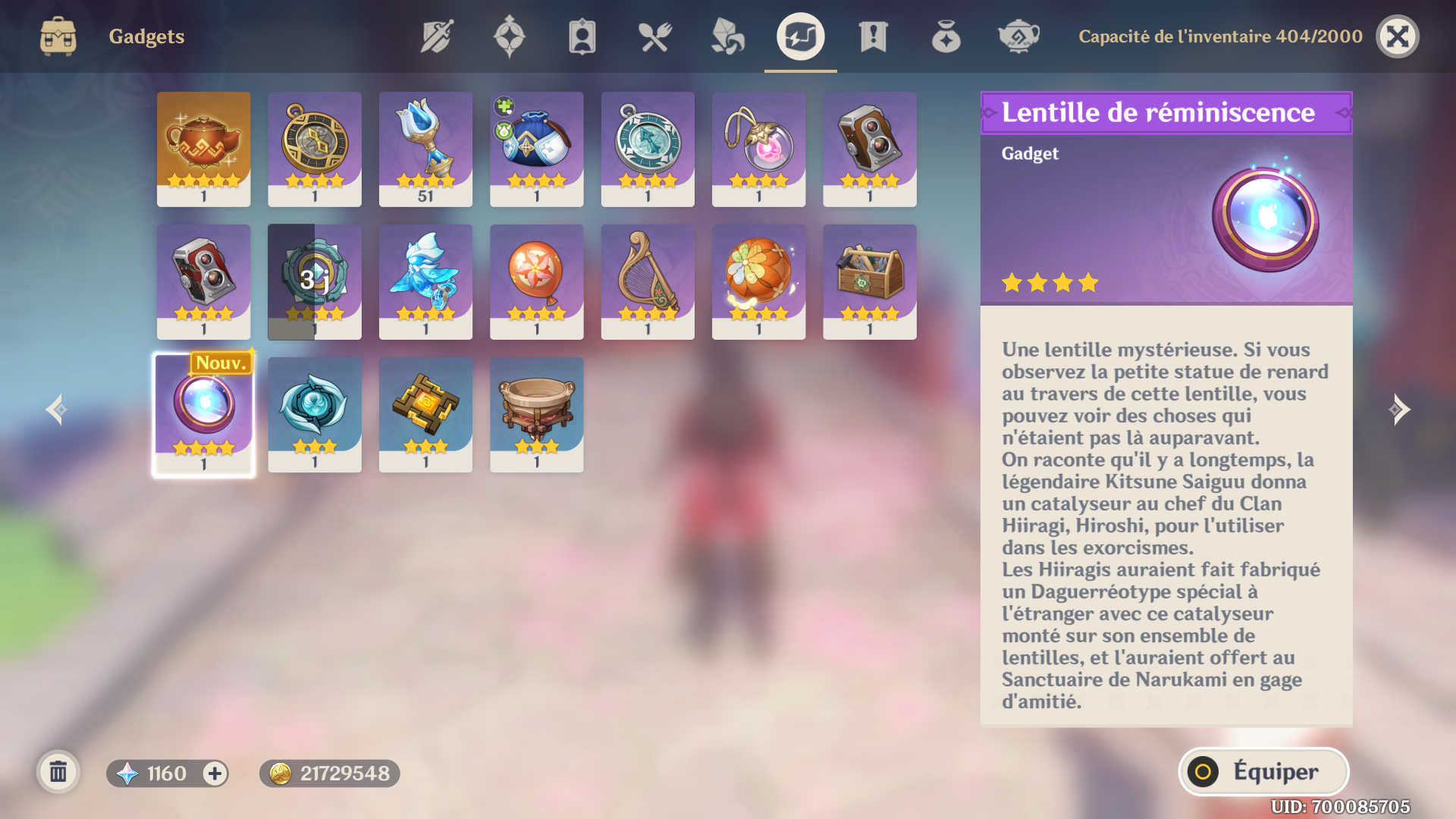Viewport: 1456px width, 819px height.
Task: Open the trash delete mode
Action: [x=58, y=773]
